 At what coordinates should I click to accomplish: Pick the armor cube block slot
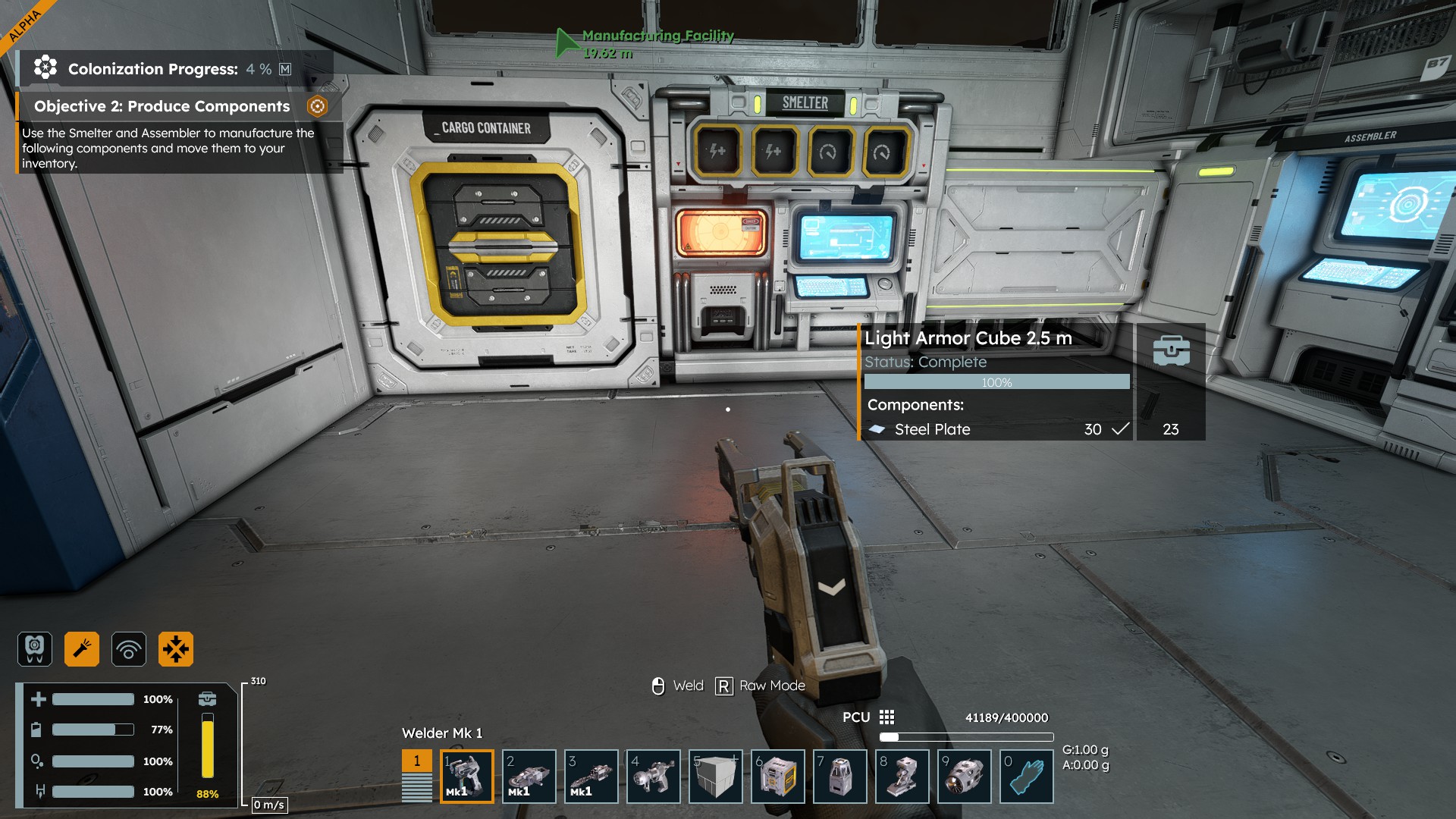715,776
